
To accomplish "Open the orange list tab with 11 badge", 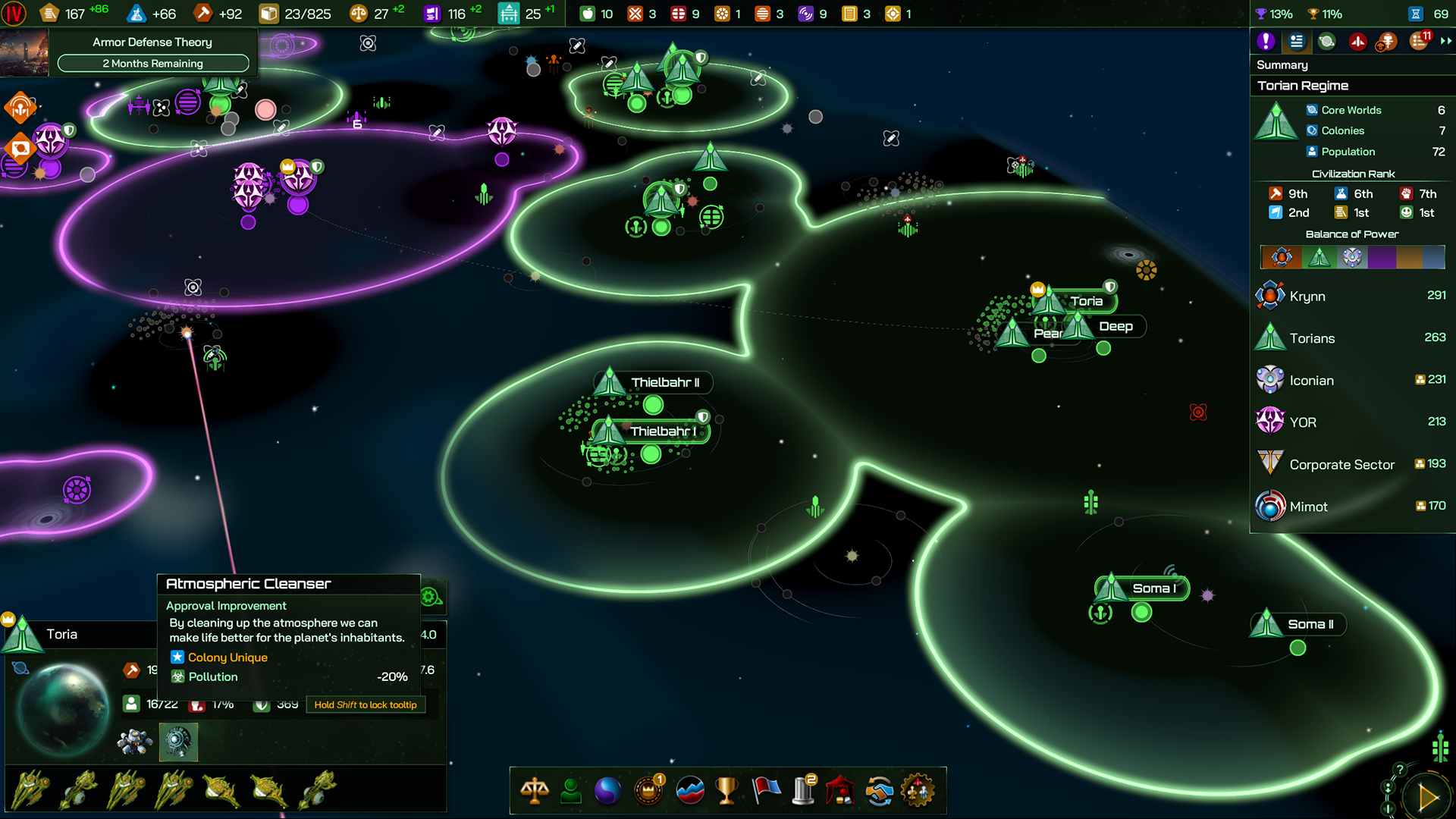I will 1419,42.
